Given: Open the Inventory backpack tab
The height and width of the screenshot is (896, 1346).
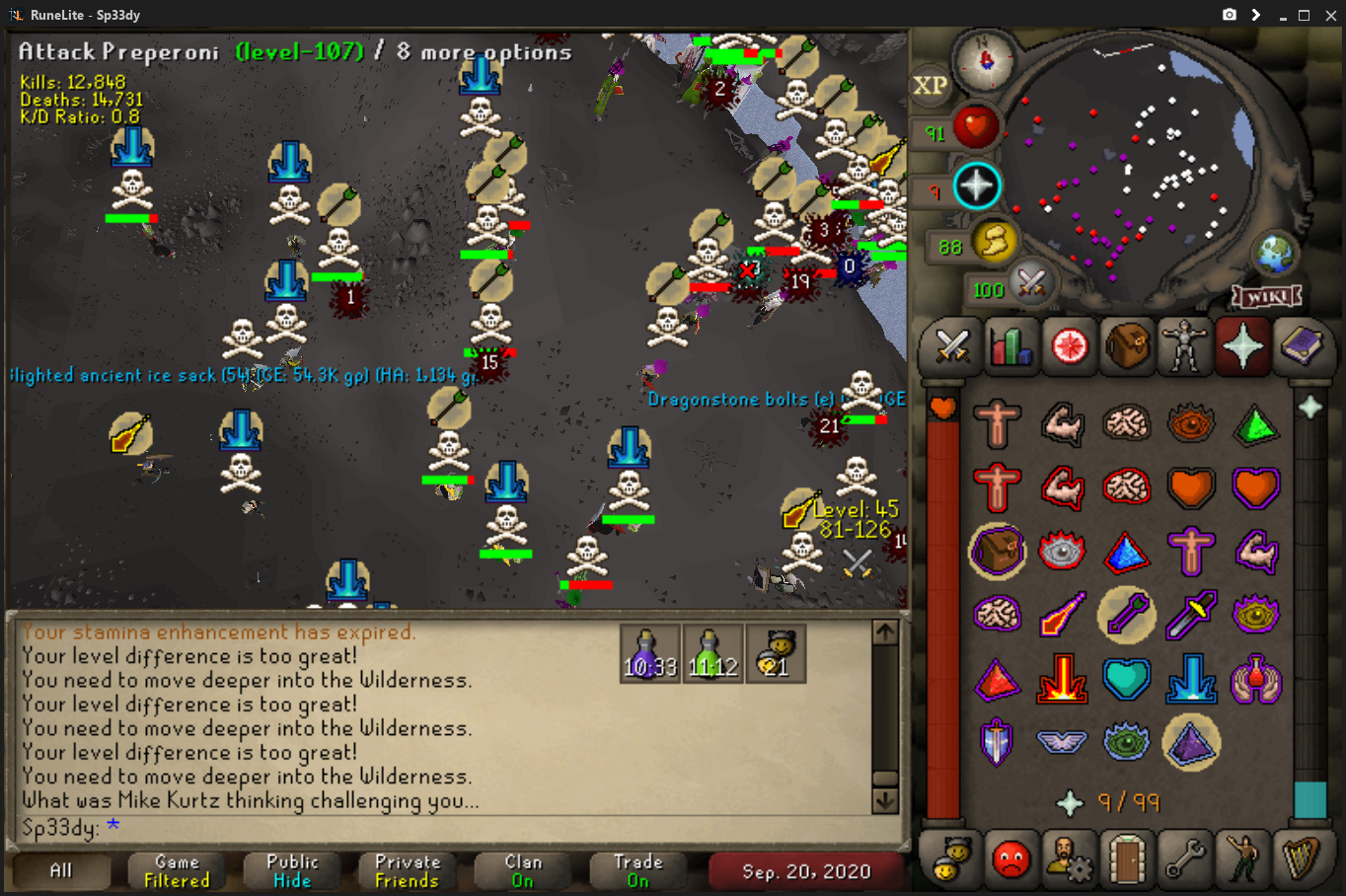Looking at the screenshot, I should point(1127,346).
